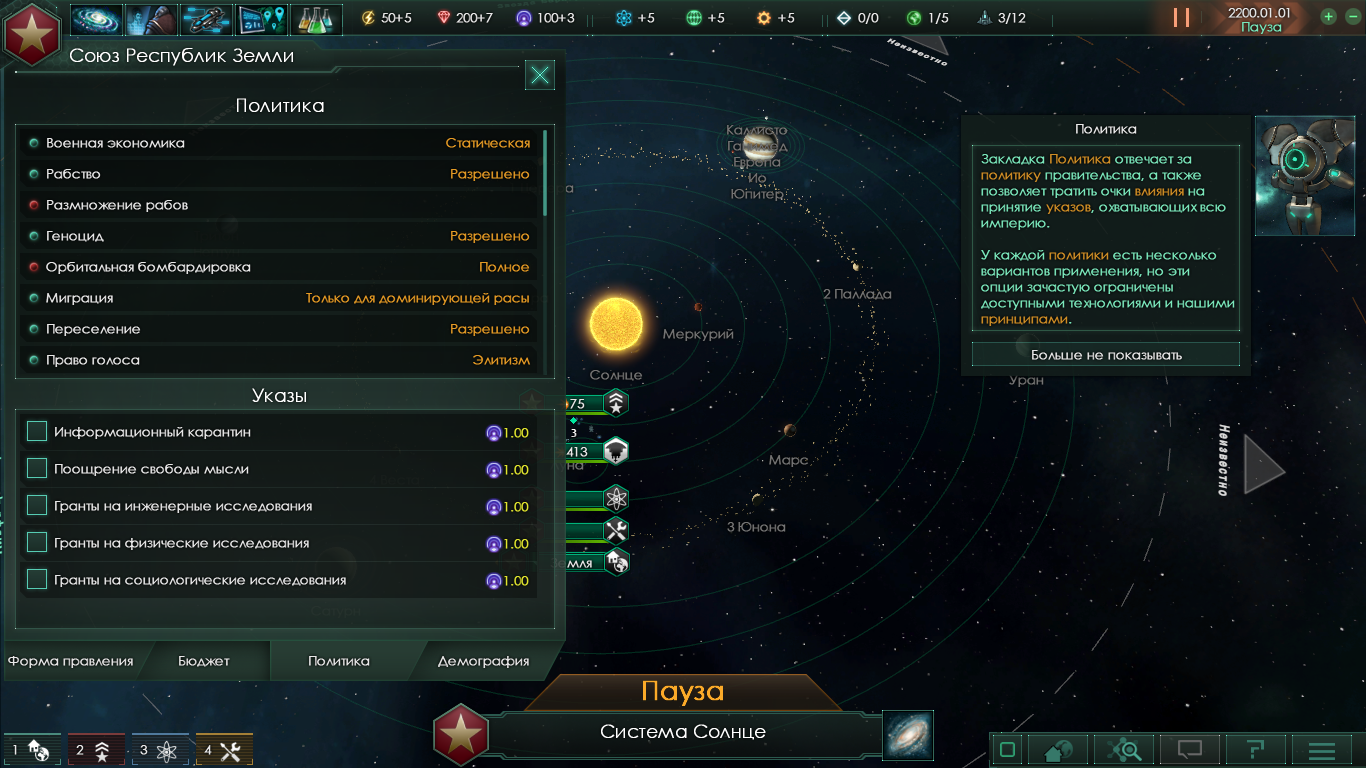The width and height of the screenshot is (1366, 768).
Task: Increase game speed with the plus button
Action: click(1328, 16)
